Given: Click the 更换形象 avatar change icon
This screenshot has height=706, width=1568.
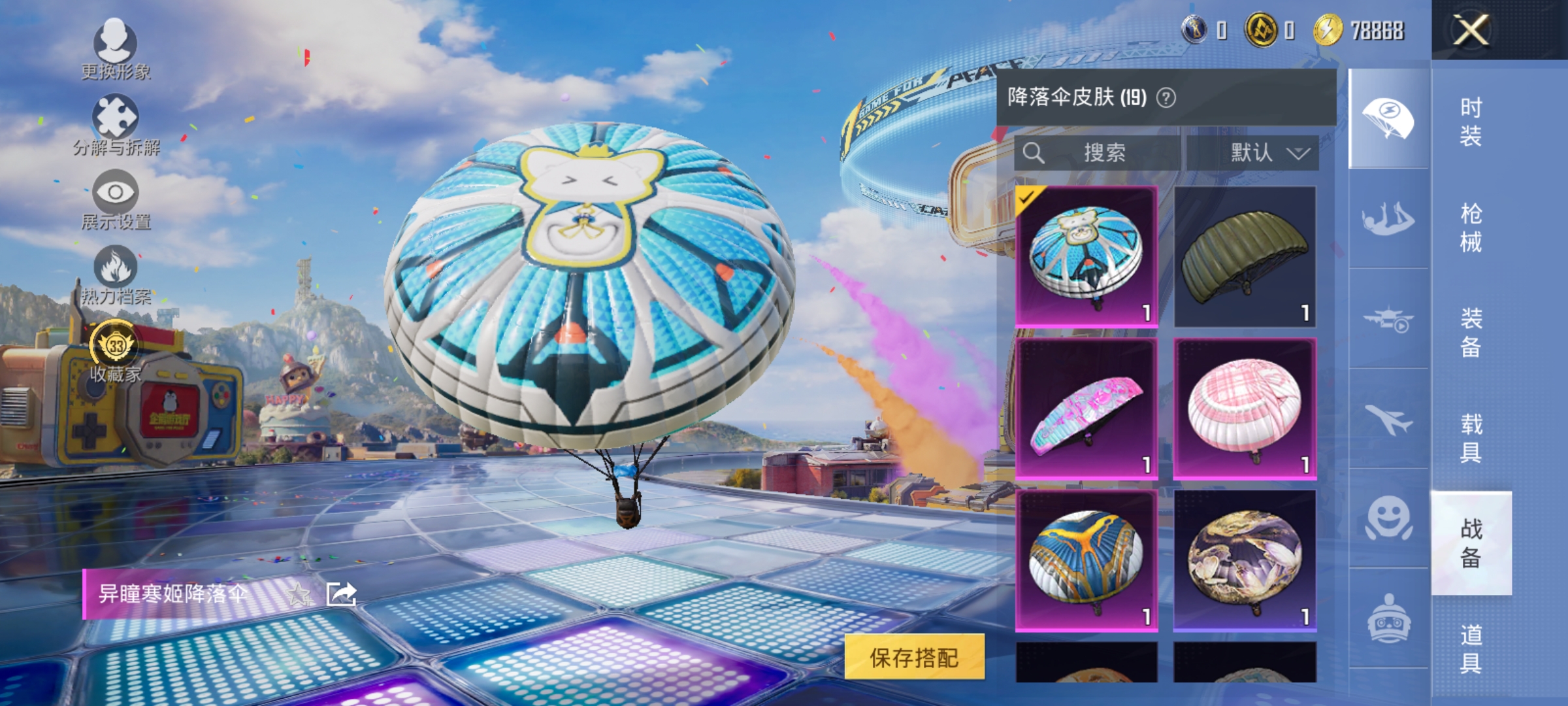Looking at the screenshot, I should click(116, 44).
